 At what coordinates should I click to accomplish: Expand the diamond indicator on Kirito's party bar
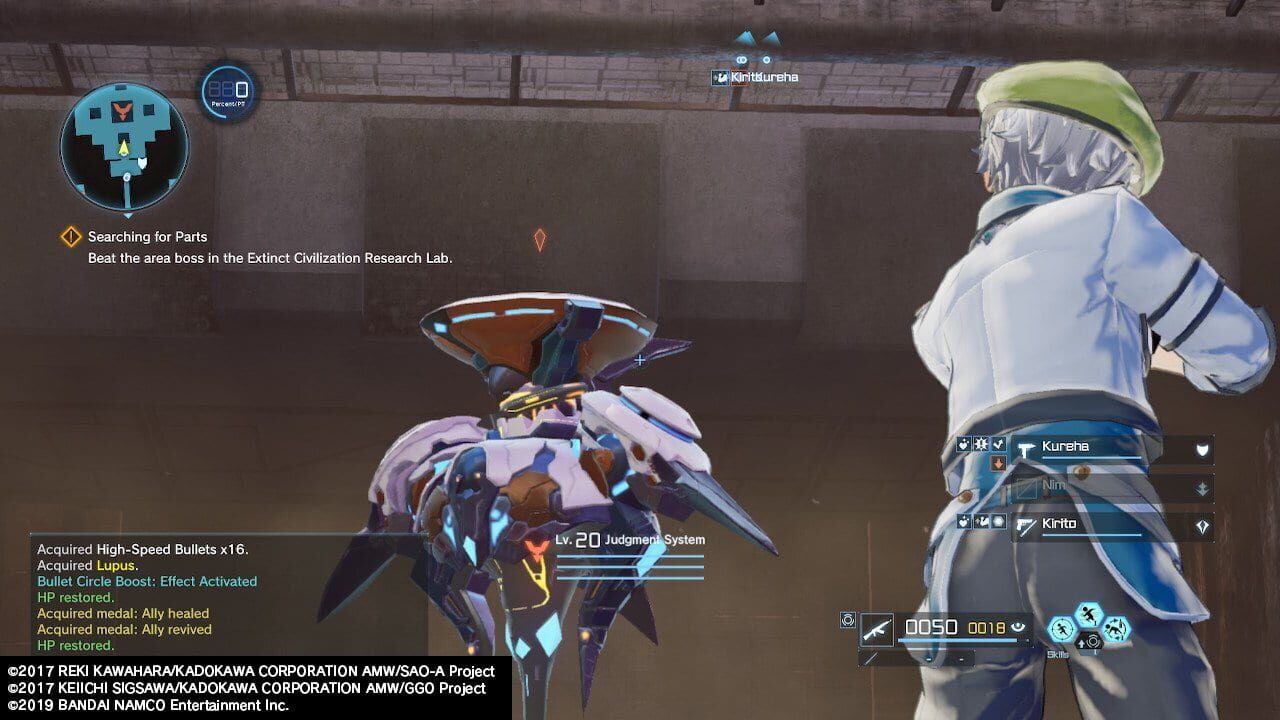coord(1204,525)
